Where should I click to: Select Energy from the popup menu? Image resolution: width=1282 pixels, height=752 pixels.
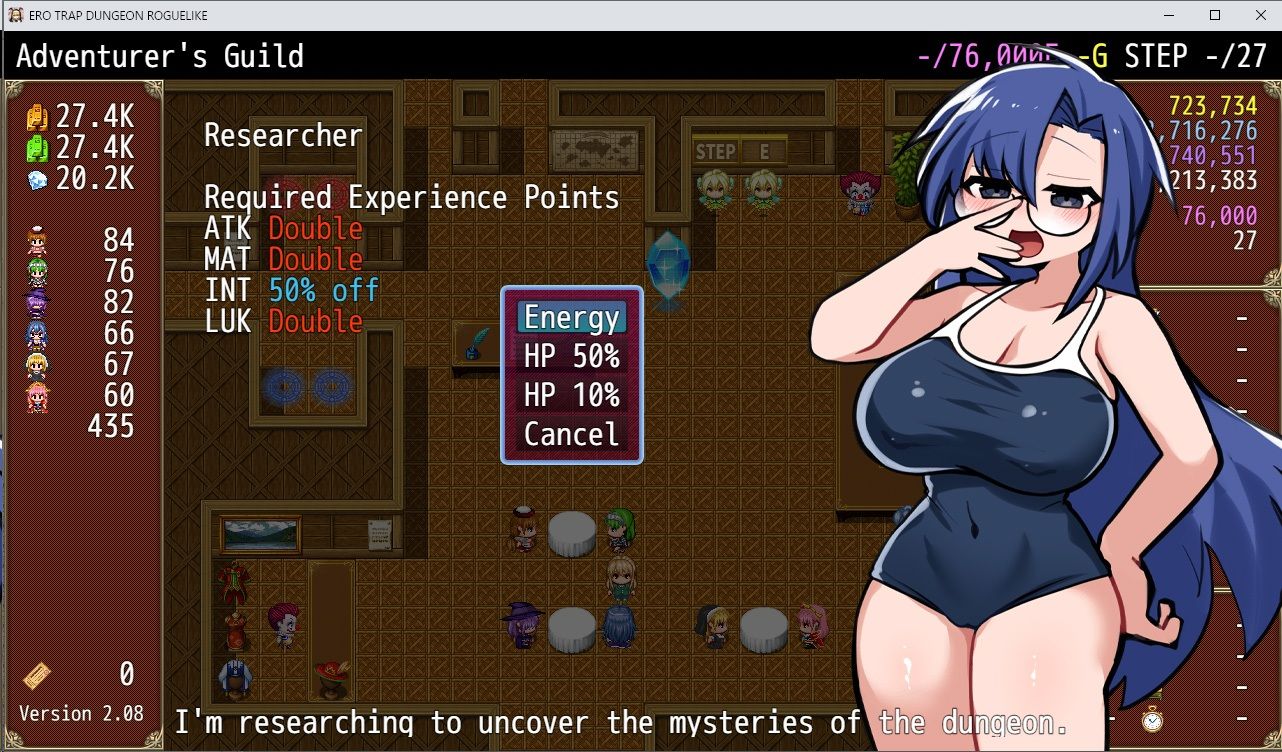tap(570, 318)
